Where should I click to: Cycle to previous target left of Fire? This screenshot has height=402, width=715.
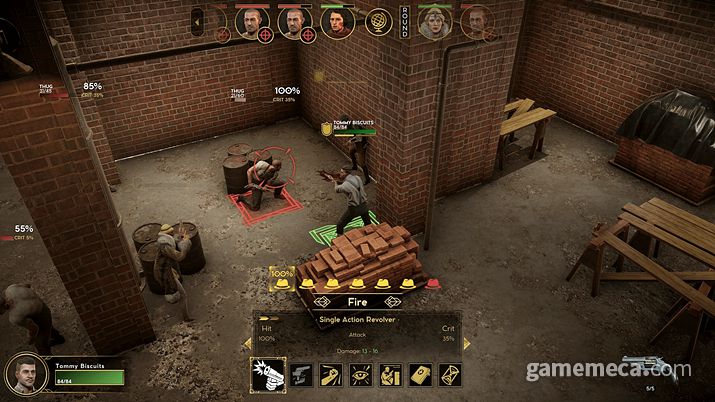pyautogui.click(x=321, y=300)
